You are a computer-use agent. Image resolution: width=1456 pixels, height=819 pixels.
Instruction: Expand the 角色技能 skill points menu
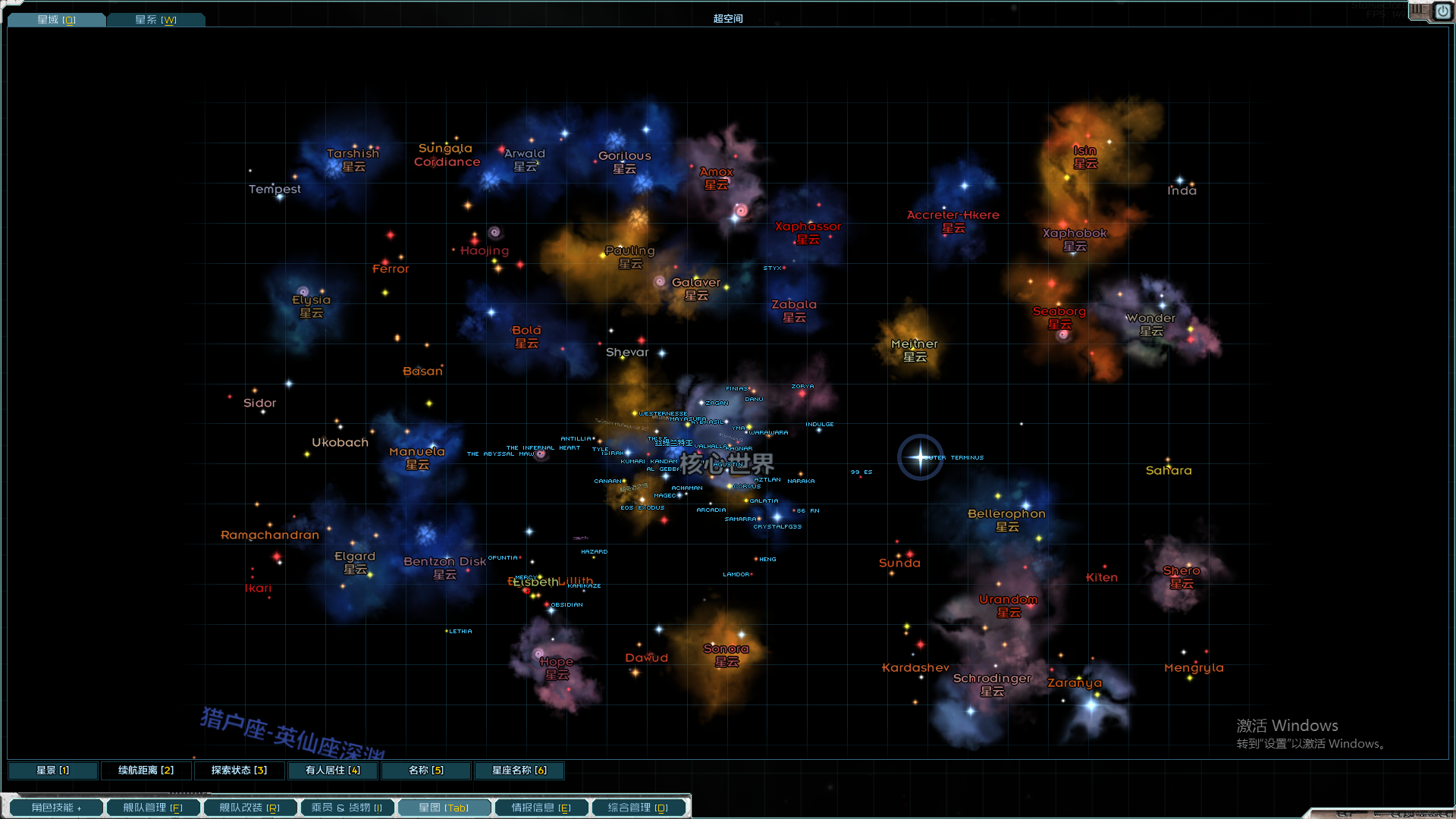click(x=55, y=807)
